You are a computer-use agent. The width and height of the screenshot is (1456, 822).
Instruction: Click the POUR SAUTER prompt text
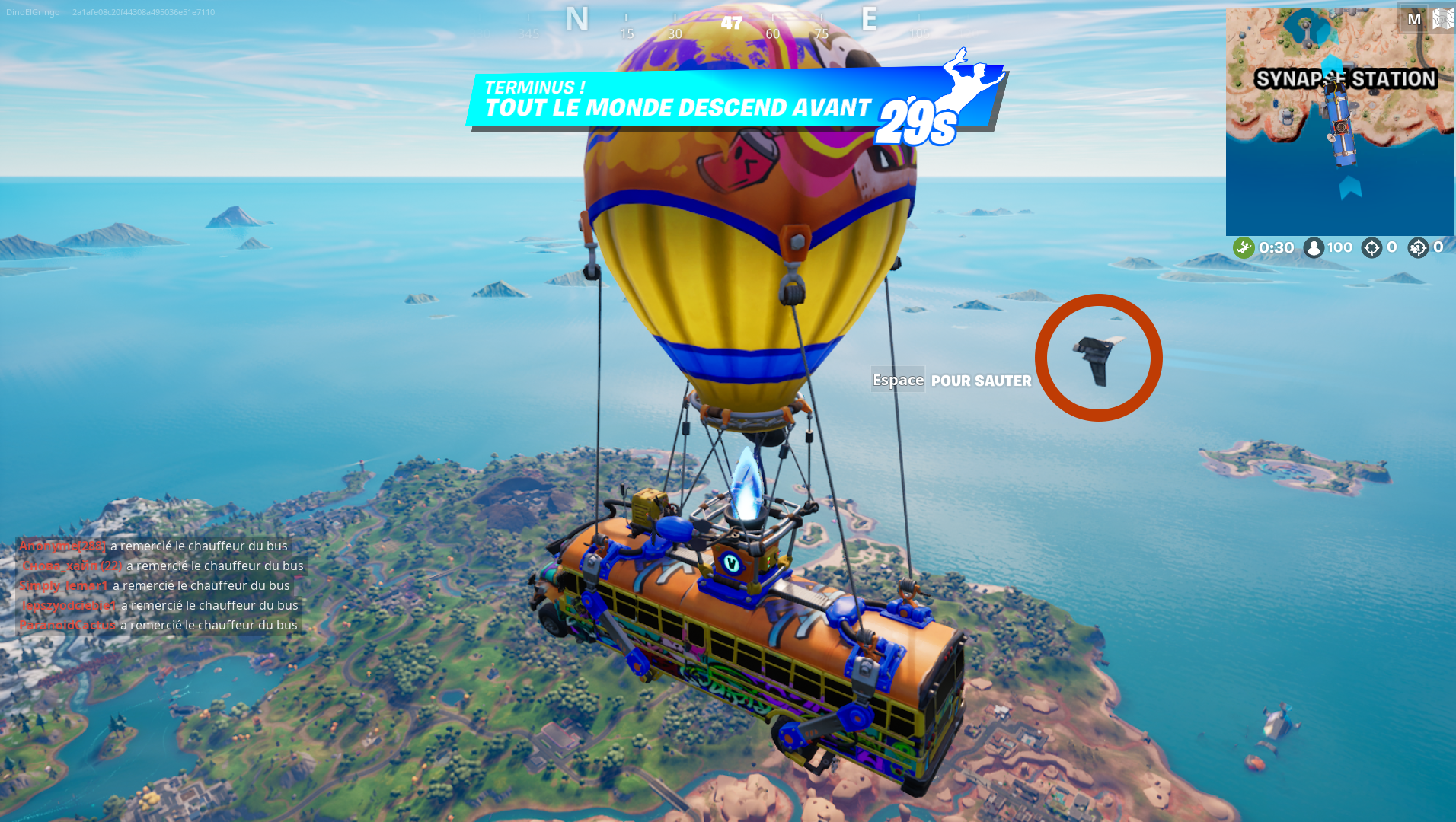(x=980, y=381)
